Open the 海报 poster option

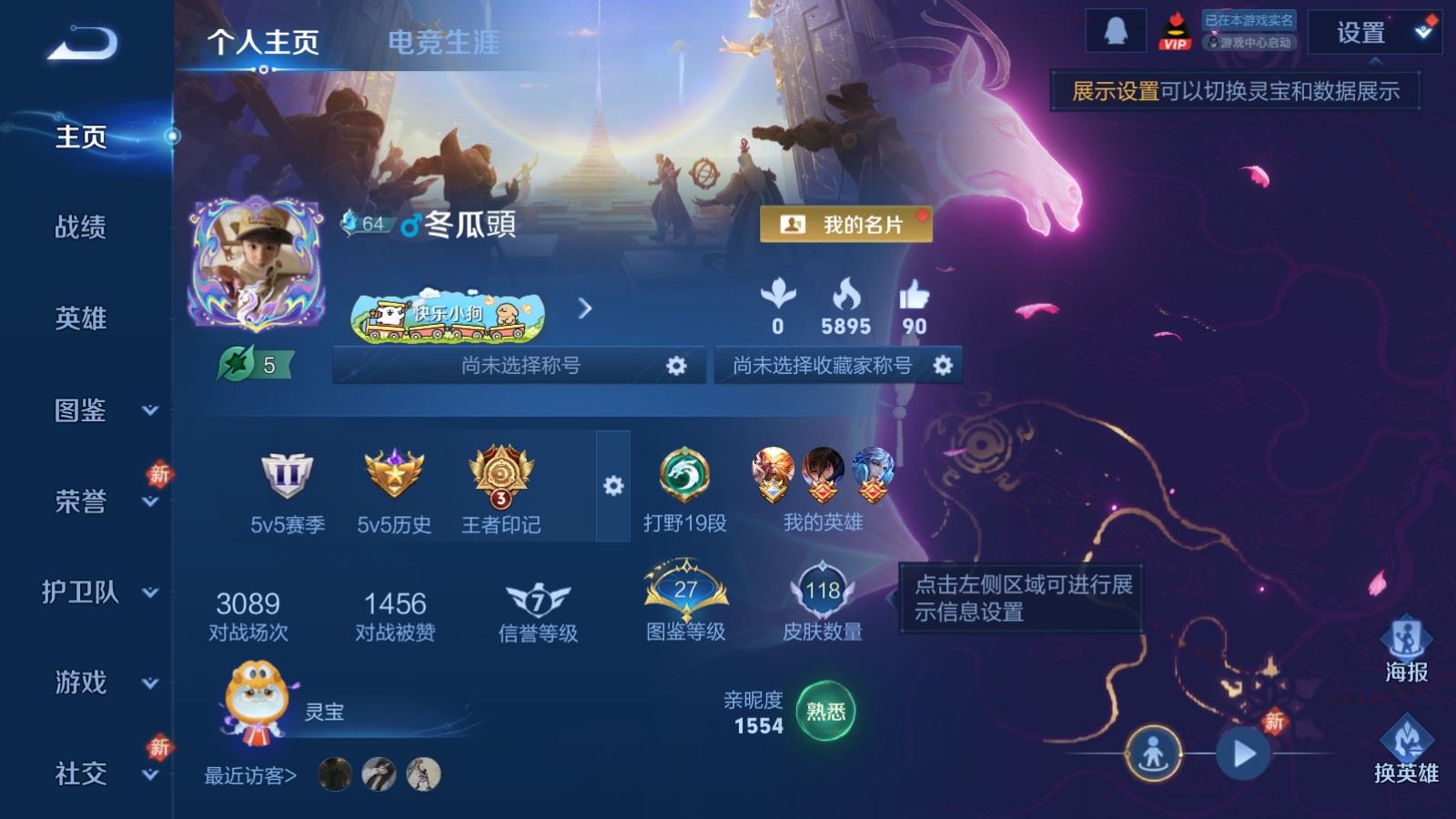[1406, 650]
